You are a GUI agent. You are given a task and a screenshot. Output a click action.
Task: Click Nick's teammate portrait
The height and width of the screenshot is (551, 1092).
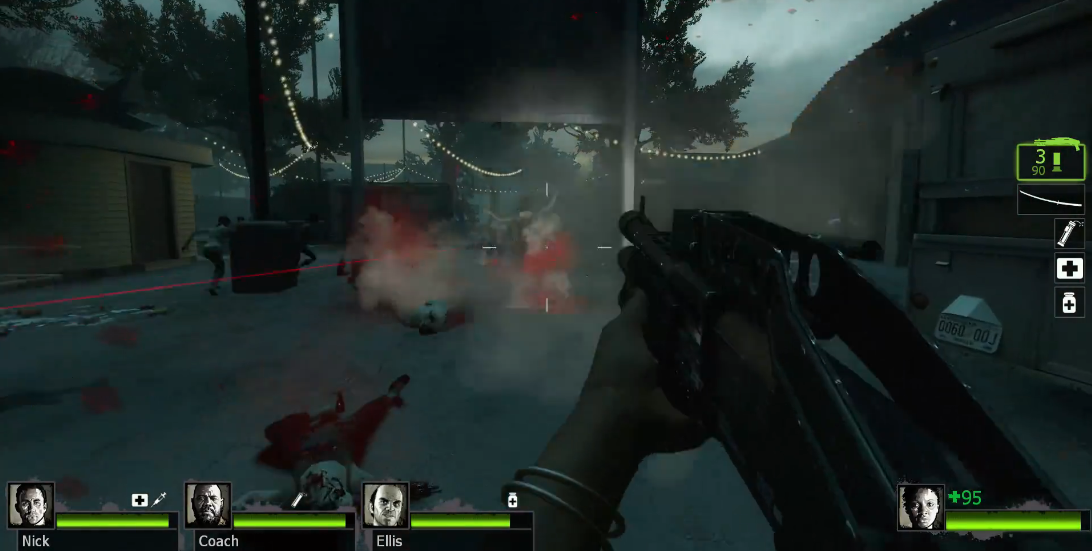pos(31,505)
